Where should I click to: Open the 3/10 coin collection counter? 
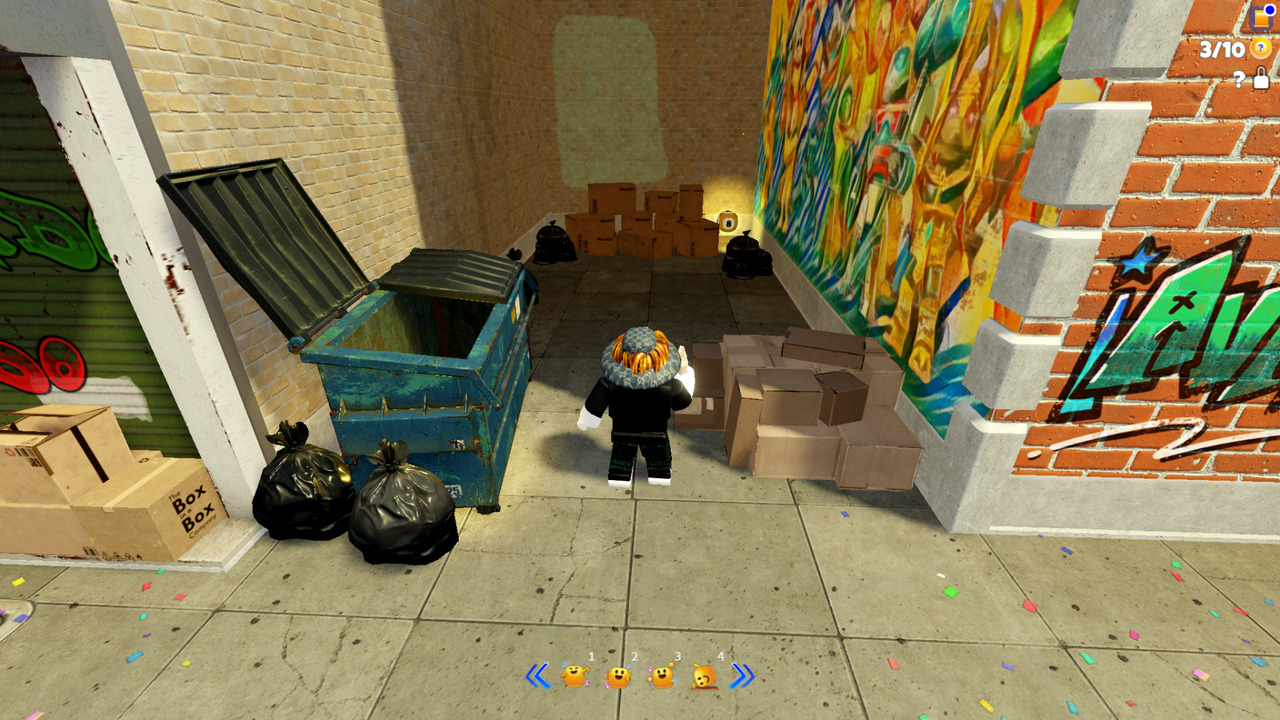(x=1222, y=47)
